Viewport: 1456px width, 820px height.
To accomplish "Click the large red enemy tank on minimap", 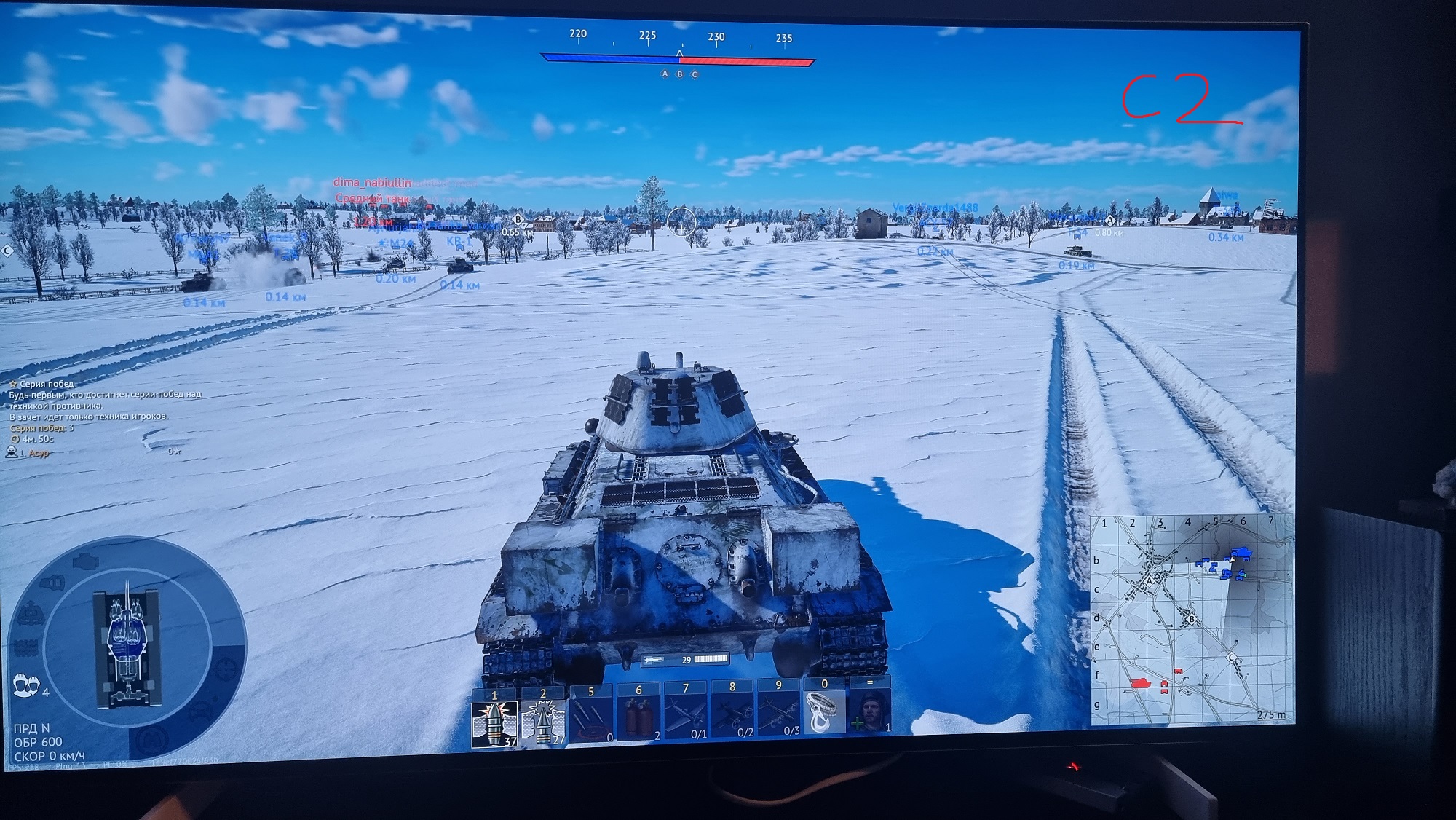I will tap(1140, 683).
